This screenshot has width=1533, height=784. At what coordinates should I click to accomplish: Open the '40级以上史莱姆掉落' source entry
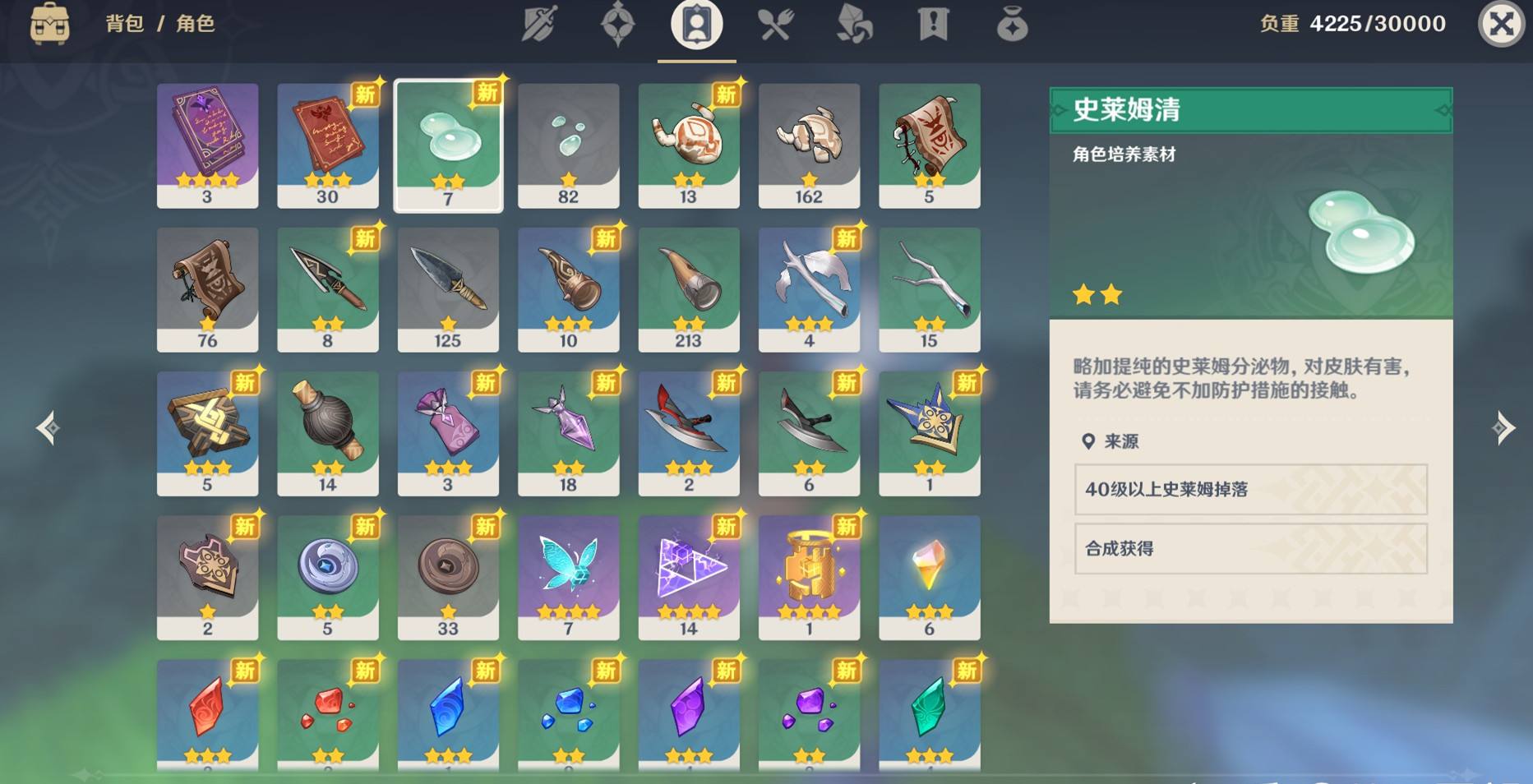(x=1250, y=490)
